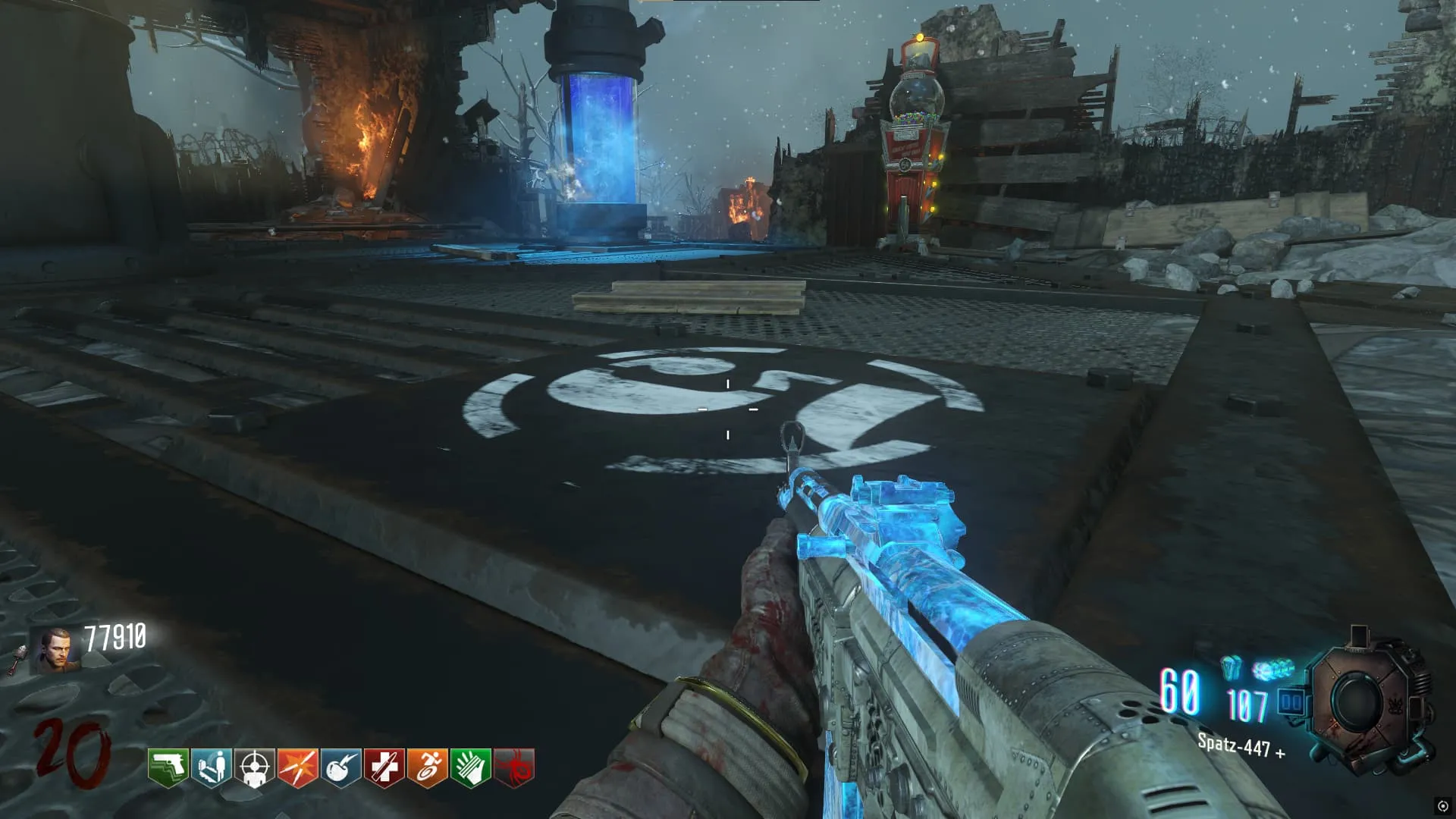Select the Double Tap perk icon
Screen dimensions: 1456x819
click(x=297, y=767)
